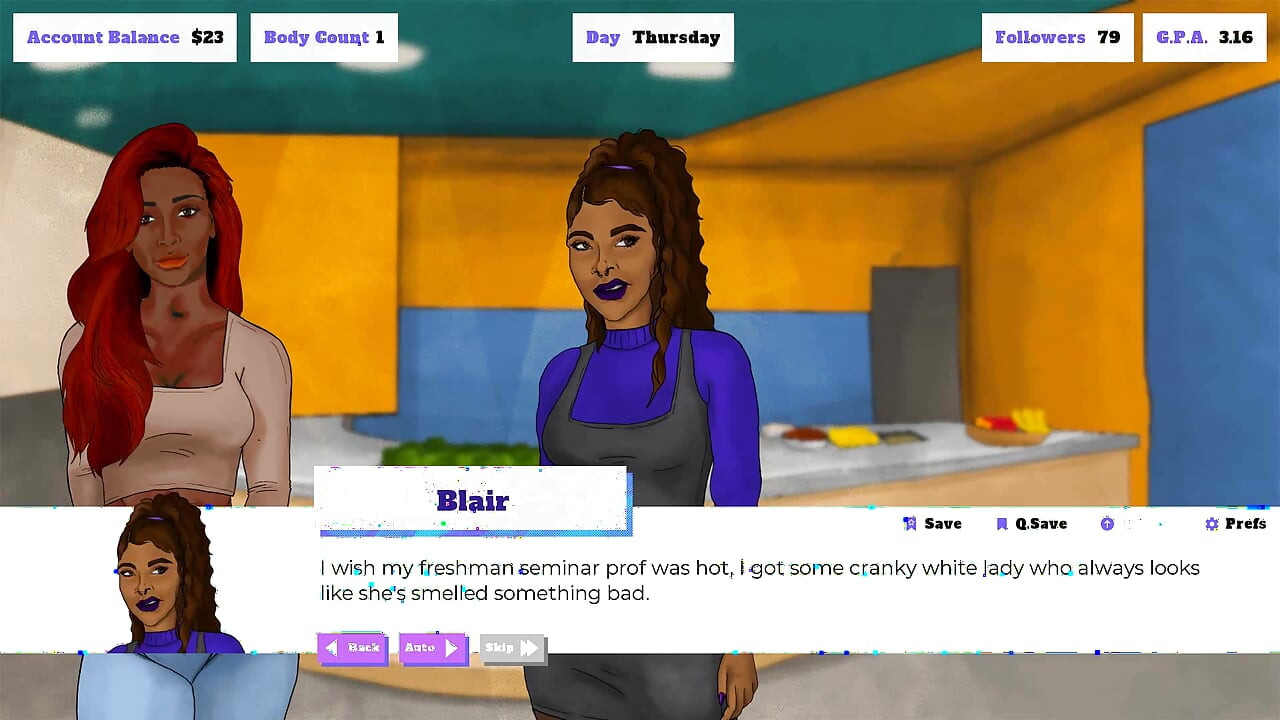The height and width of the screenshot is (720, 1280).
Task: Click the Auto play arrow icon
Action: pyautogui.click(x=452, y=648)
